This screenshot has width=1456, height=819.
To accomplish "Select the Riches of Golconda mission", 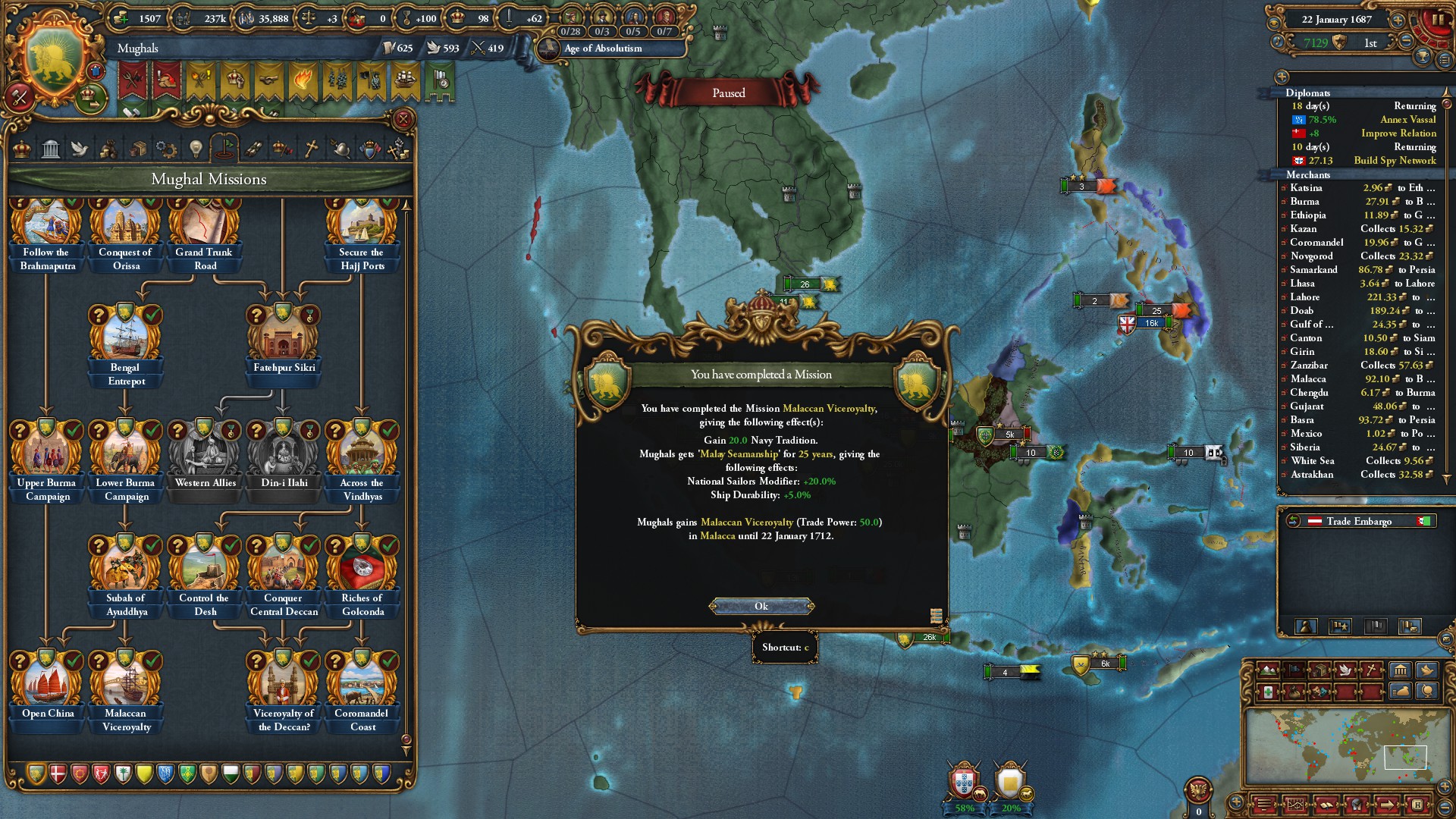I will (362, 569).
